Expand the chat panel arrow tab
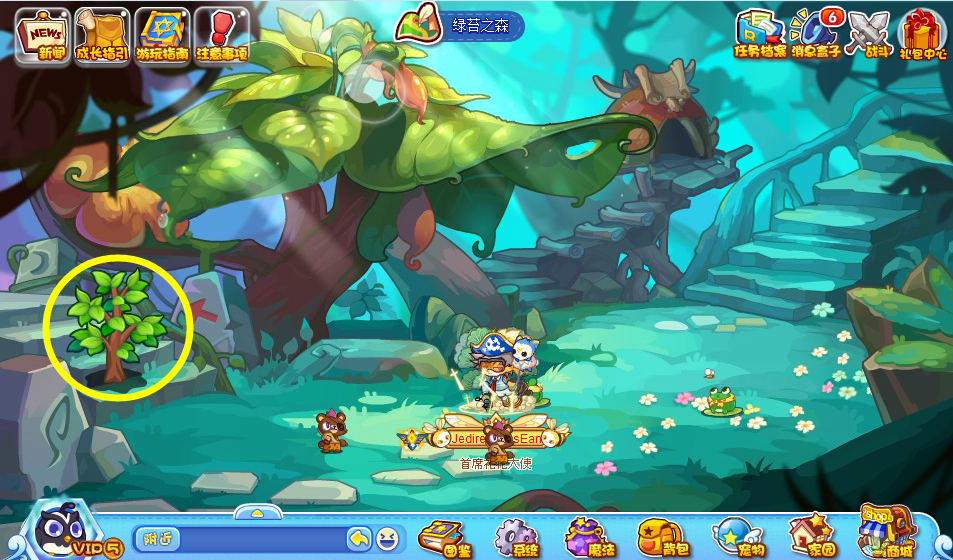The width and height of the screenshot is (953, 560). [257, 512]
